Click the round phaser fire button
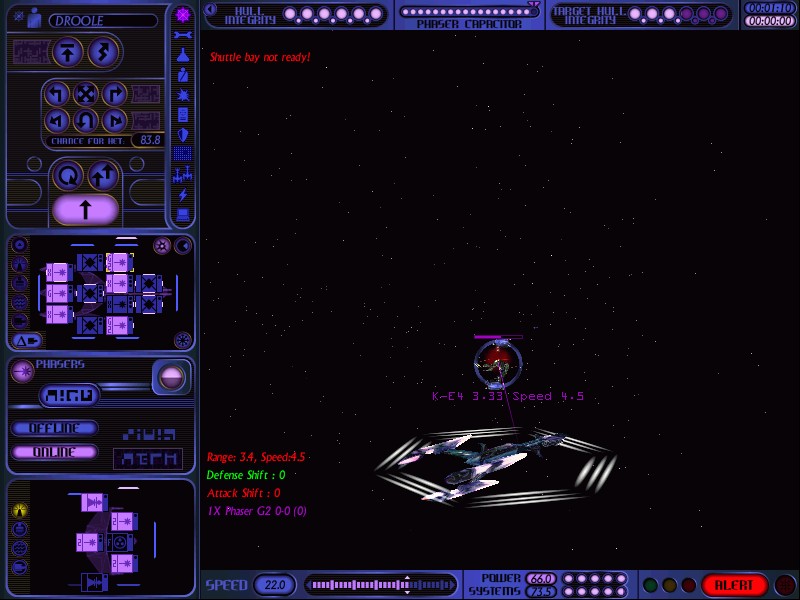 click(171, 377)
